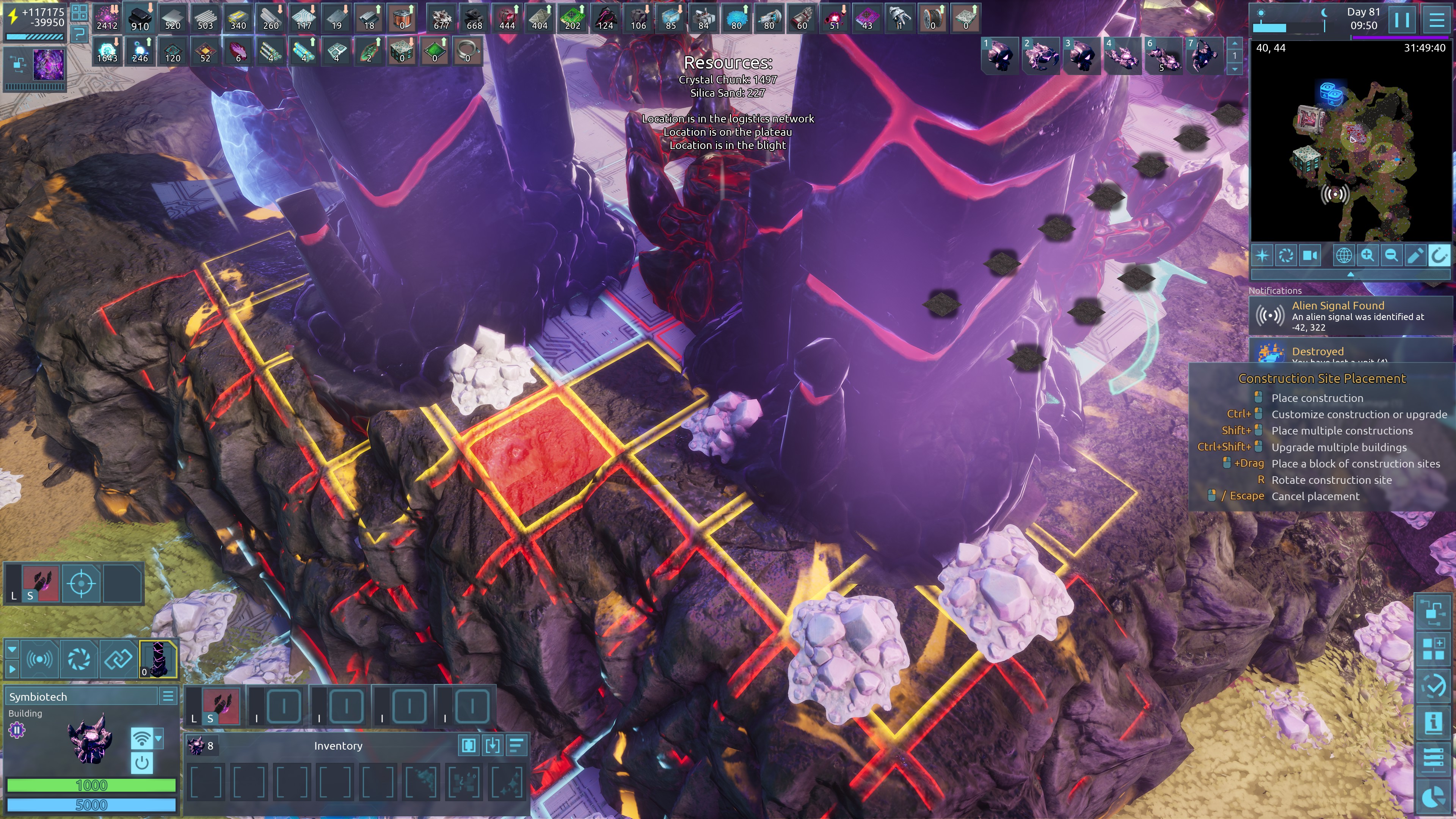The image size is (1456, 819).
Task: Select the minimap pencil draw tool
Action: click(1415, 256)
